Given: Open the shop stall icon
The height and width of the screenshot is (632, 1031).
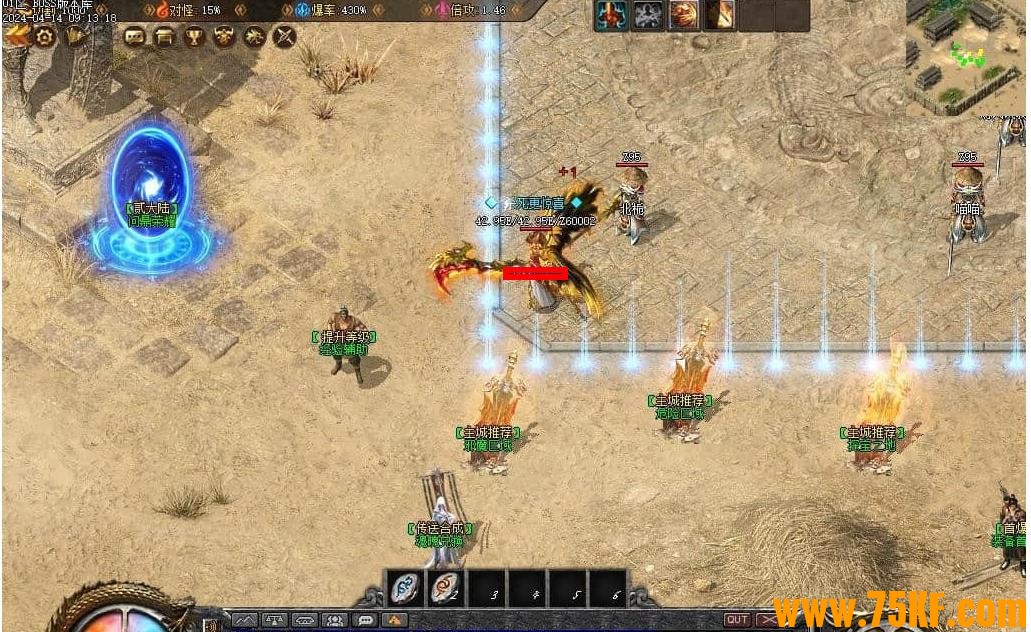Looking at the screenshot, I should coord(165,37).
